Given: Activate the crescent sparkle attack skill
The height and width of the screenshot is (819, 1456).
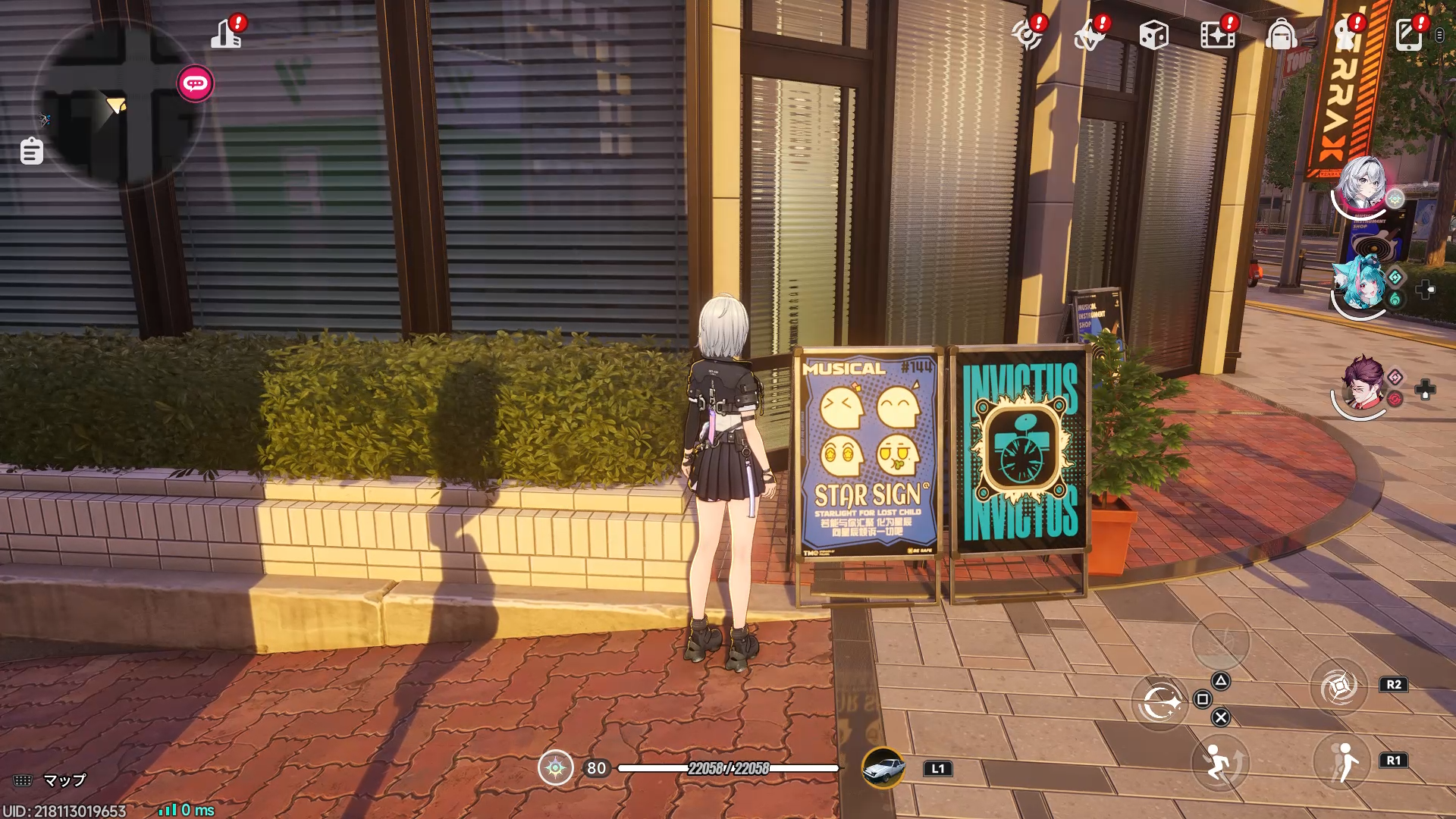Looking at the screenshot, I should click(1160, 702).
